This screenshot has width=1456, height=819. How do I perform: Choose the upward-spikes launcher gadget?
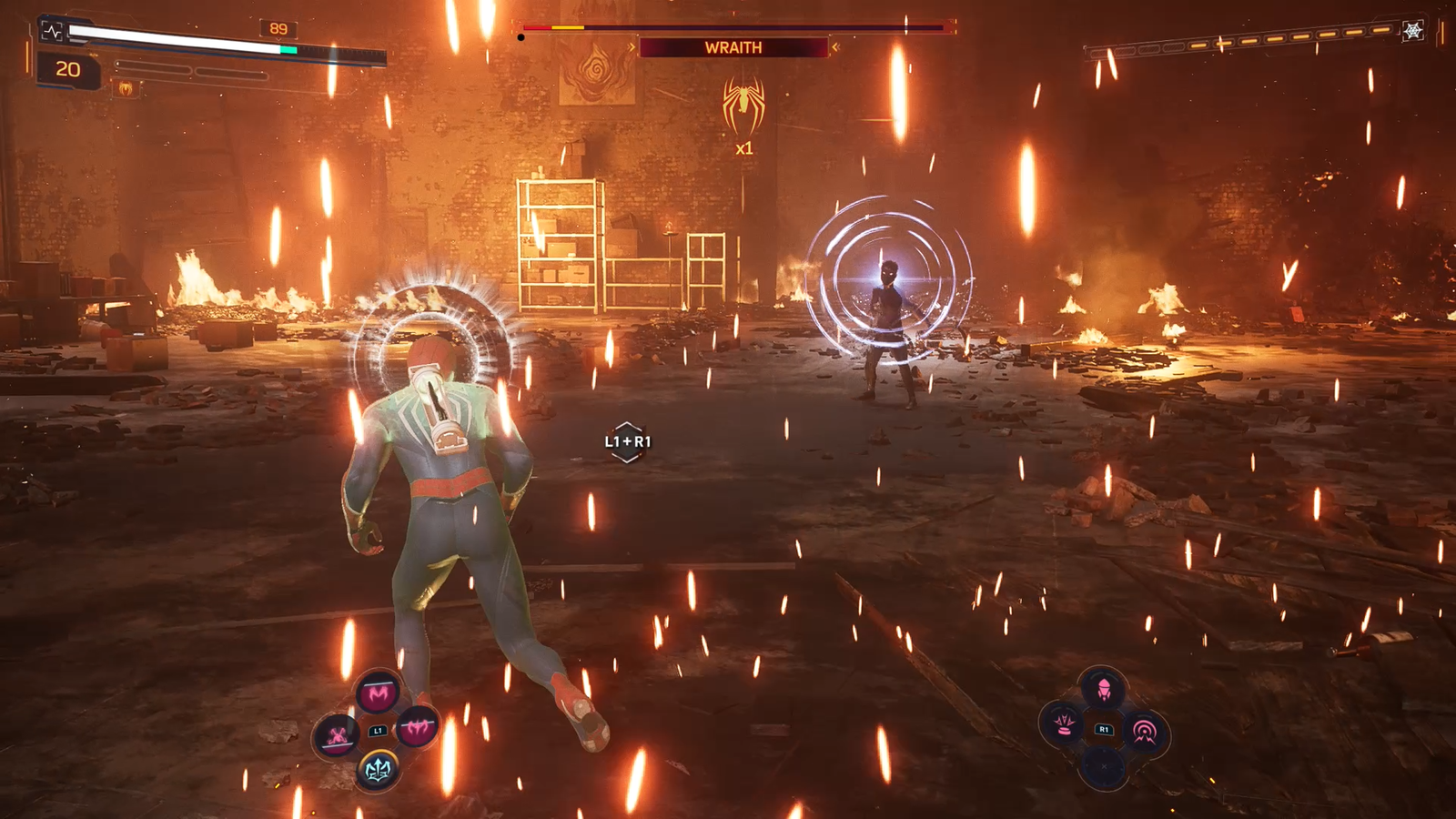tap(1063, 725)
